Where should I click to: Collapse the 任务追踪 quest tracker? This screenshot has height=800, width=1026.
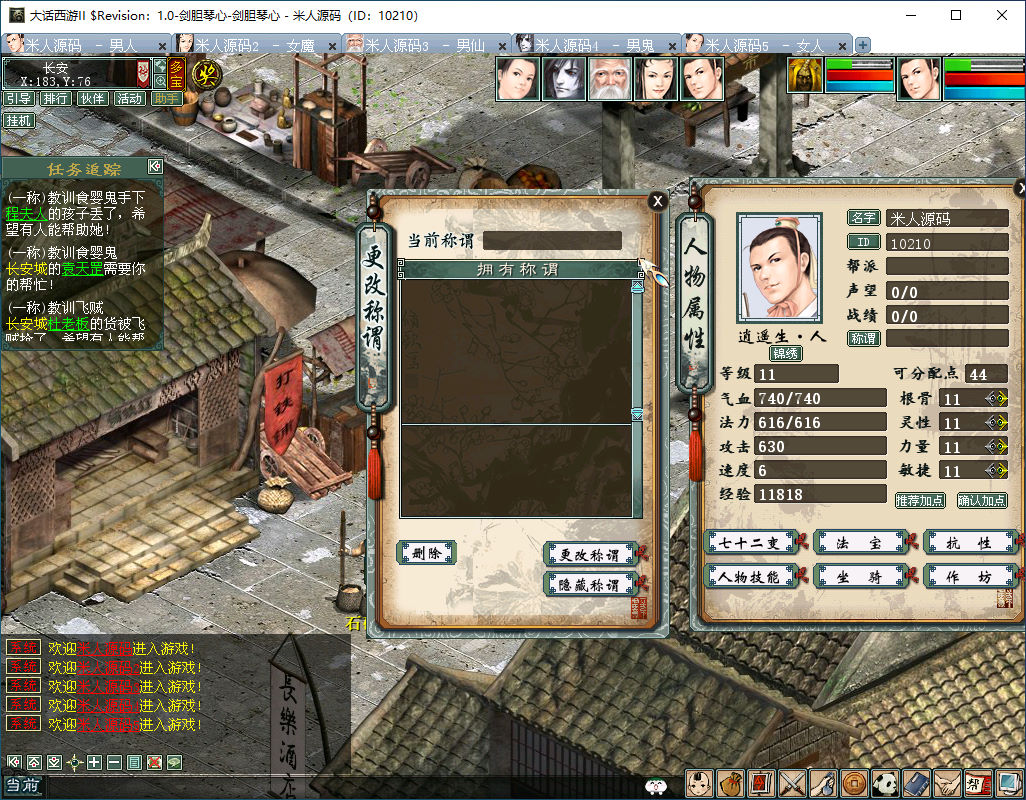(x=155, y=167)
